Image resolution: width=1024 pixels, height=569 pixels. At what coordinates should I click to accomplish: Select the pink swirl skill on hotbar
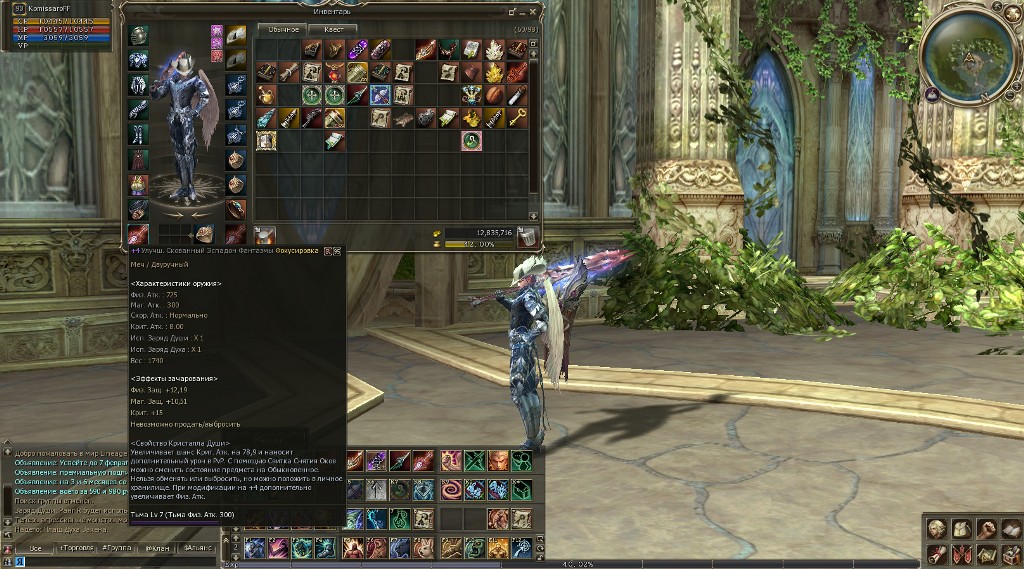[451, 490]
